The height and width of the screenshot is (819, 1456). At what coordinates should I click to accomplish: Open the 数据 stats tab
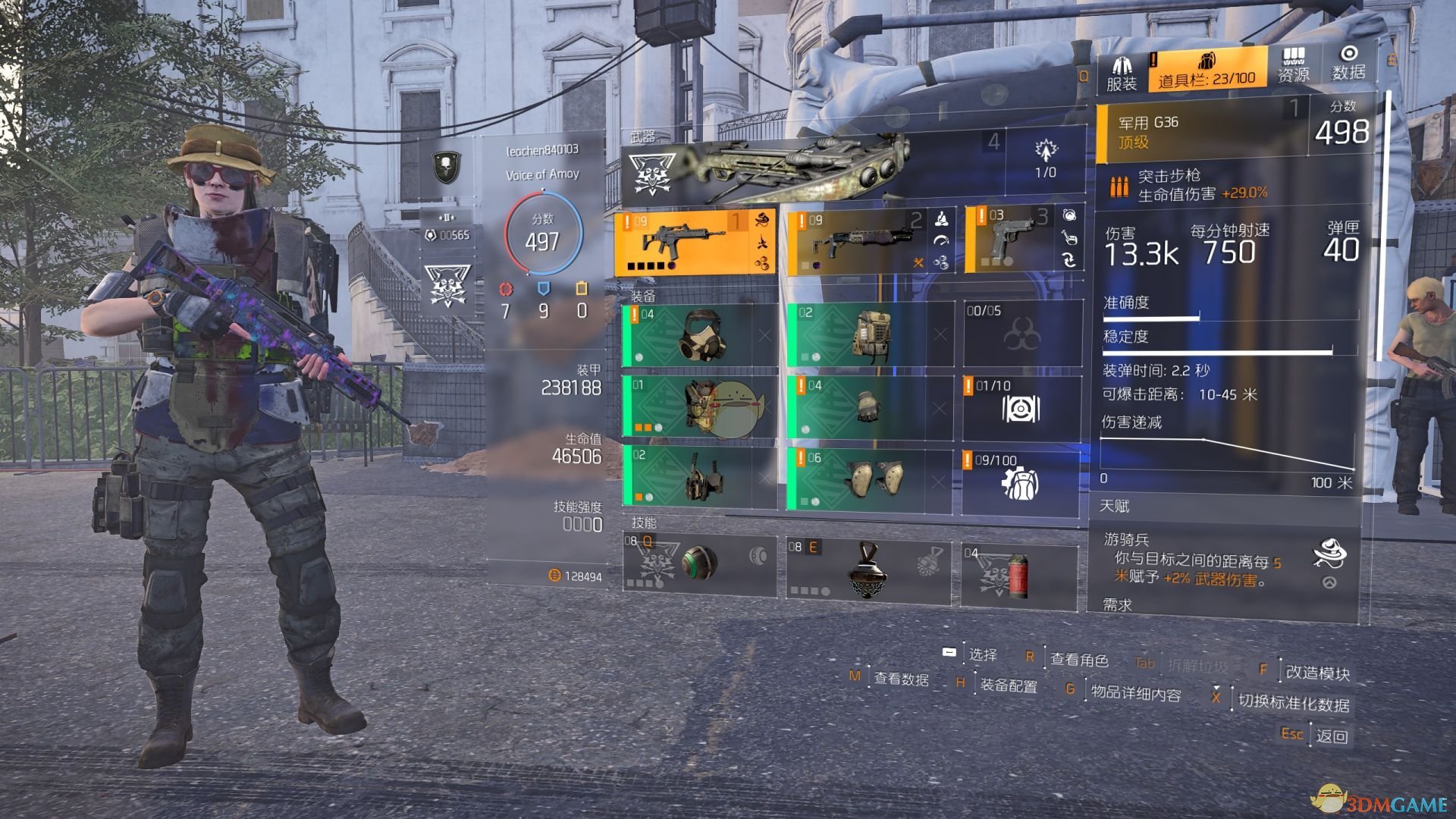(x=1348, y=64)
